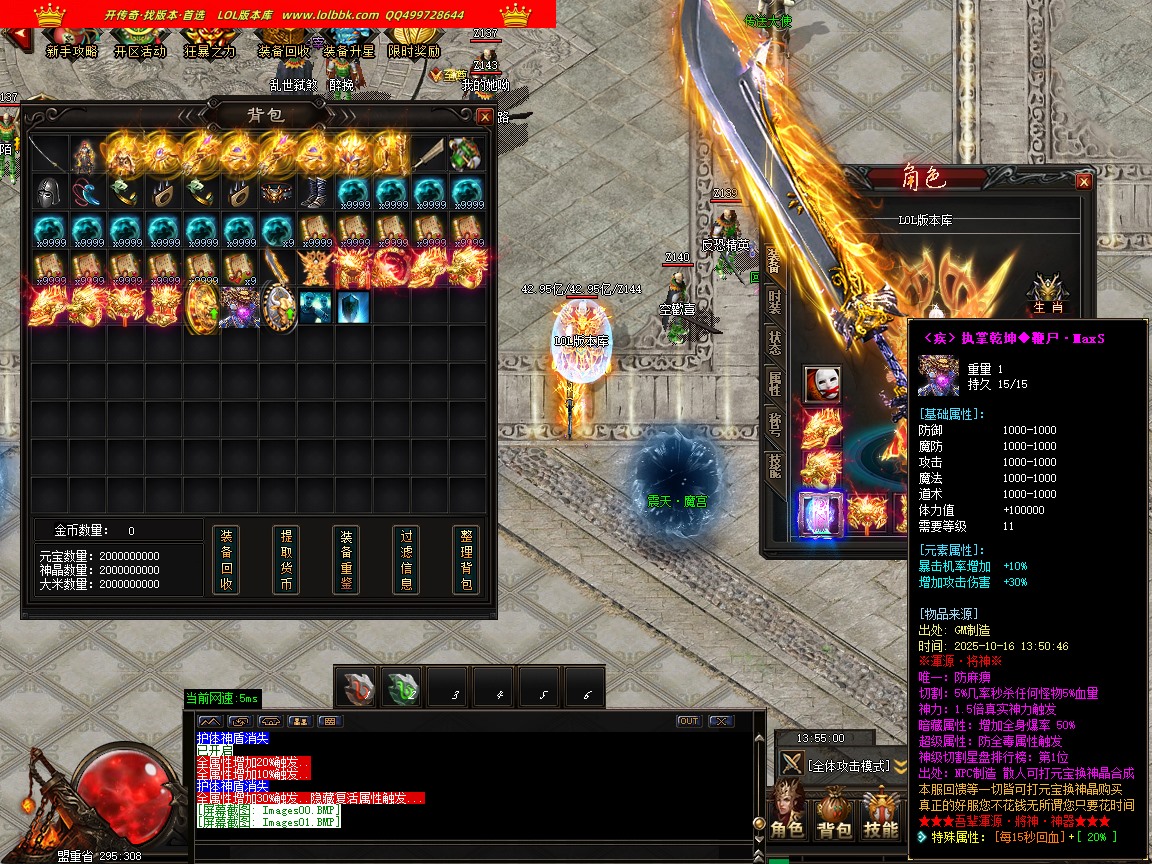
Task: Select the 称号 title tab
Action: (774, 422)
